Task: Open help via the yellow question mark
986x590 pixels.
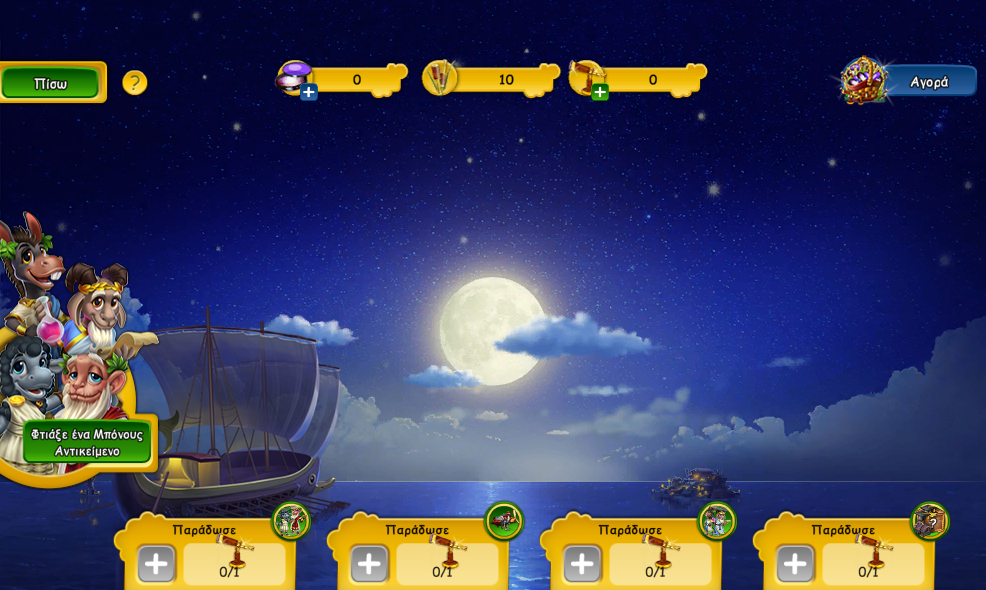Action: tap(135, 83)
